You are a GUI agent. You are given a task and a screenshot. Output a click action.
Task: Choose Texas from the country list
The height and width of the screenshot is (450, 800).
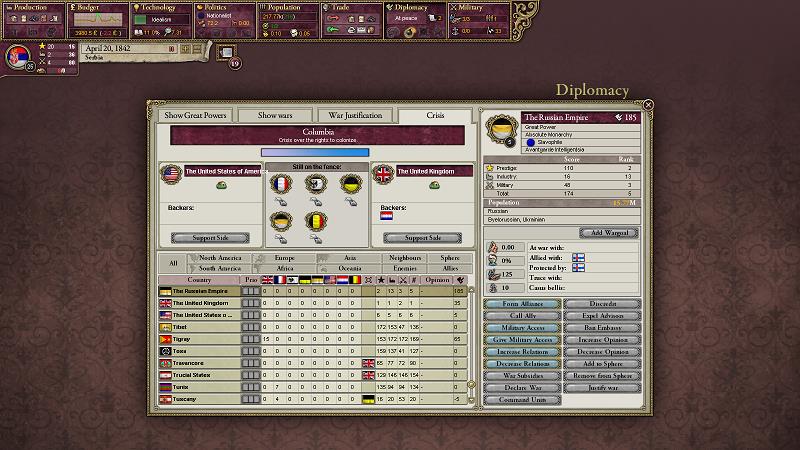(200, 351)
